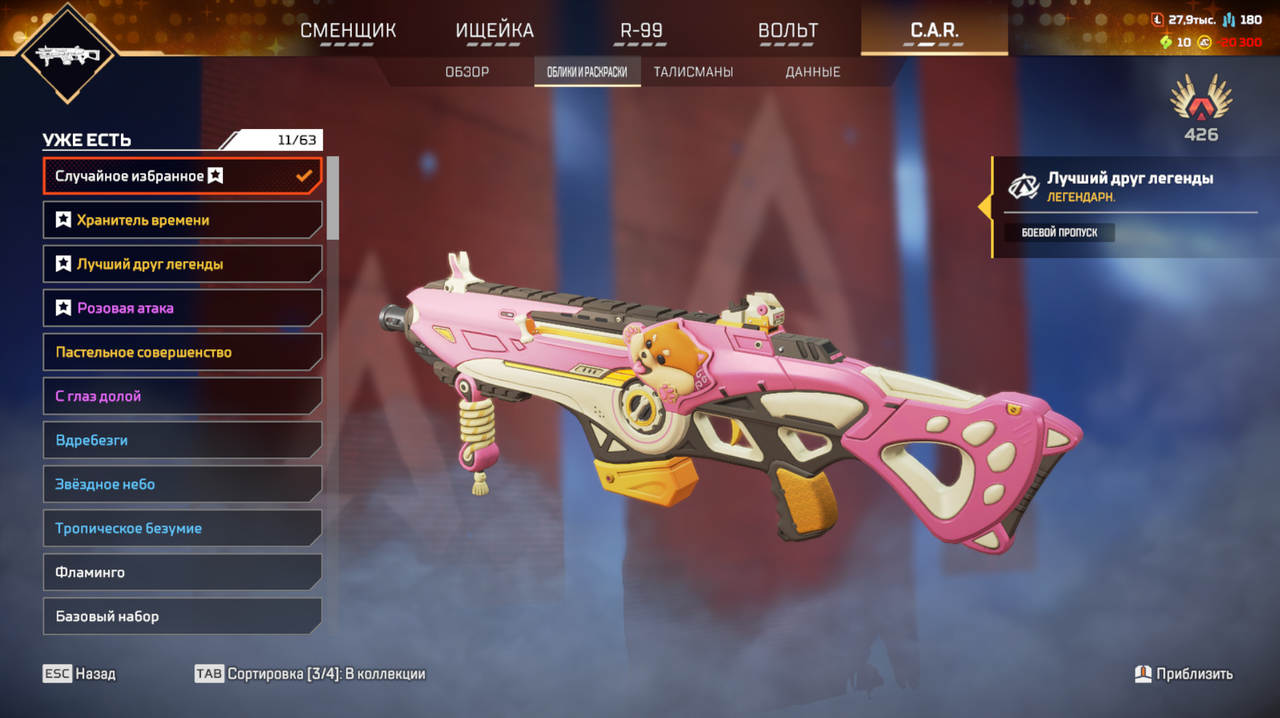1280x718 pixels.
Task: Choose the Пастельное совершенство skin
Action: coord(182,352)
